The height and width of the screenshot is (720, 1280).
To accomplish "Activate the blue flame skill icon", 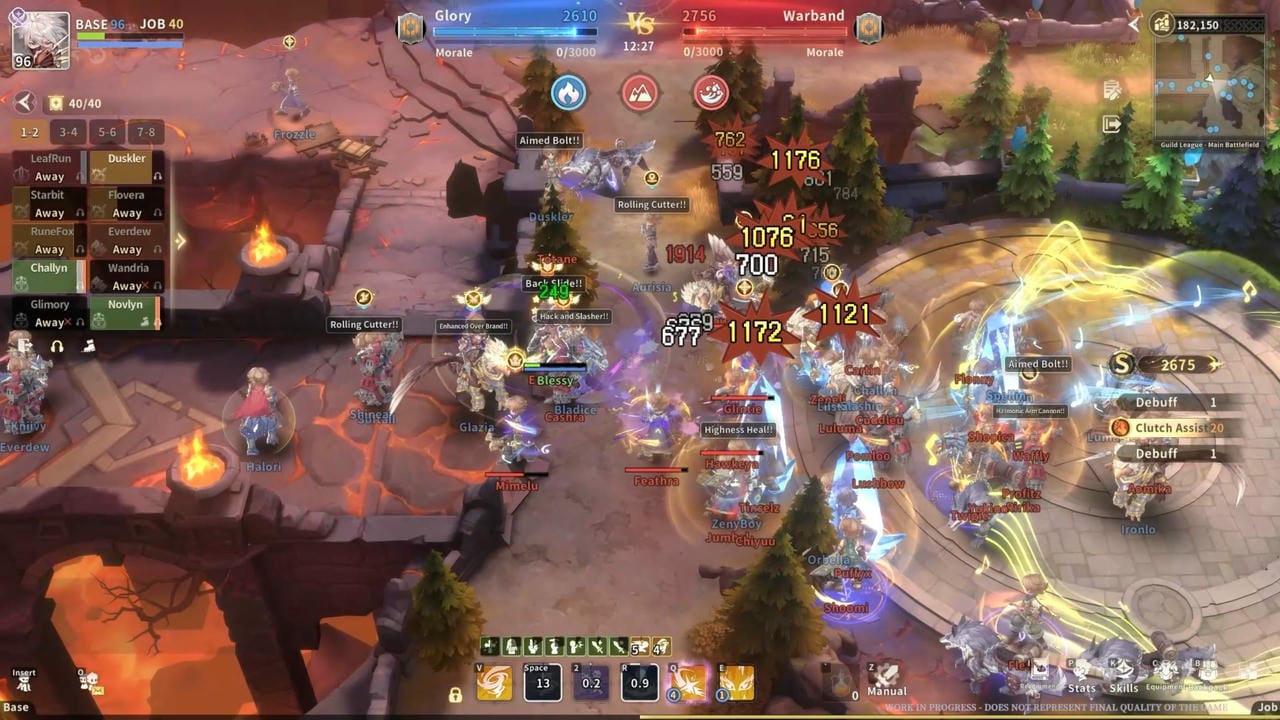I will pos(568,93).
